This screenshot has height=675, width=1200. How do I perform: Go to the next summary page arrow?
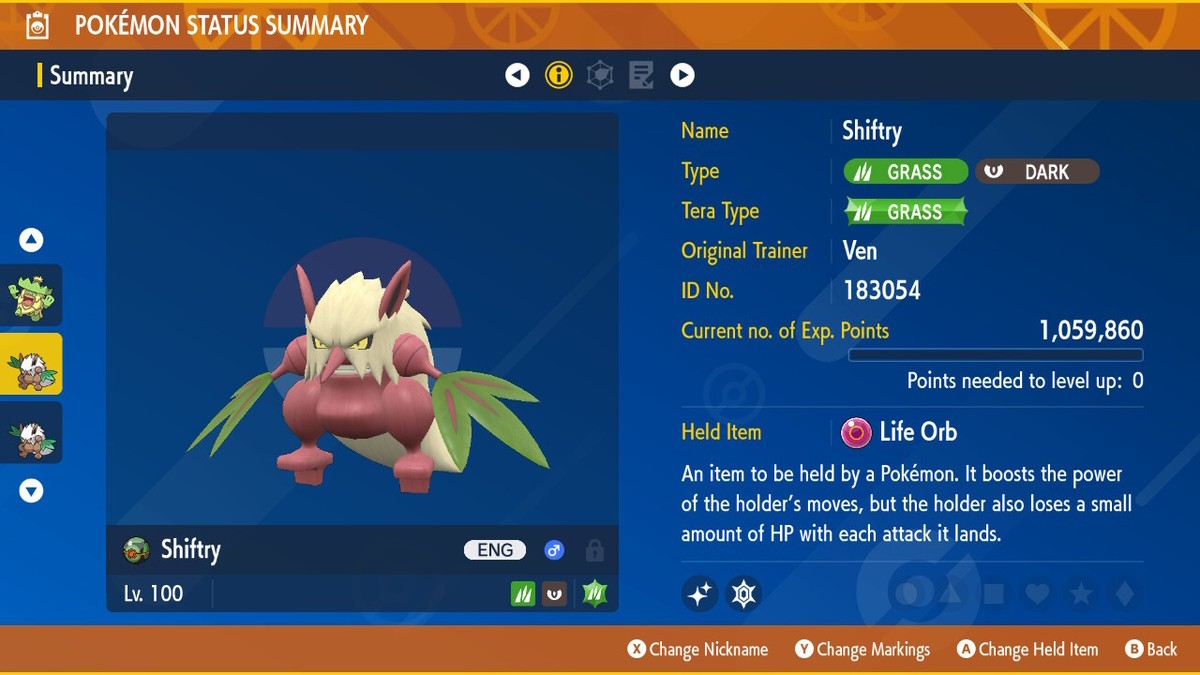pos(682,75)
